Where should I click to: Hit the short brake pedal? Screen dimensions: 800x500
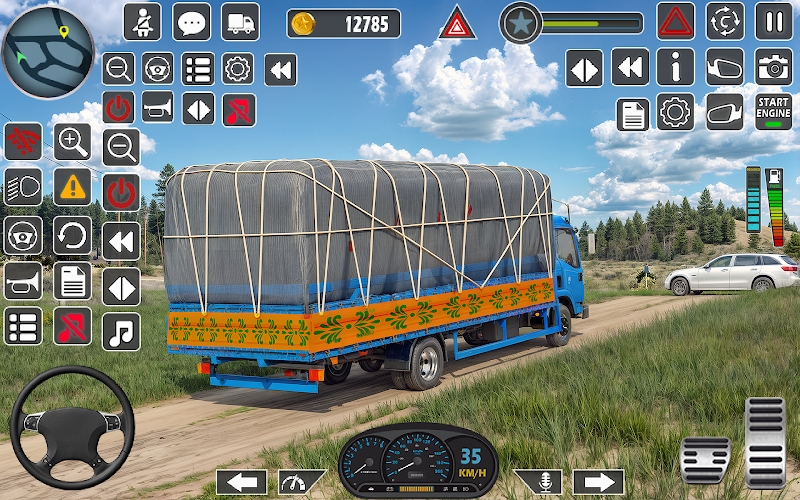pos(706,458)
